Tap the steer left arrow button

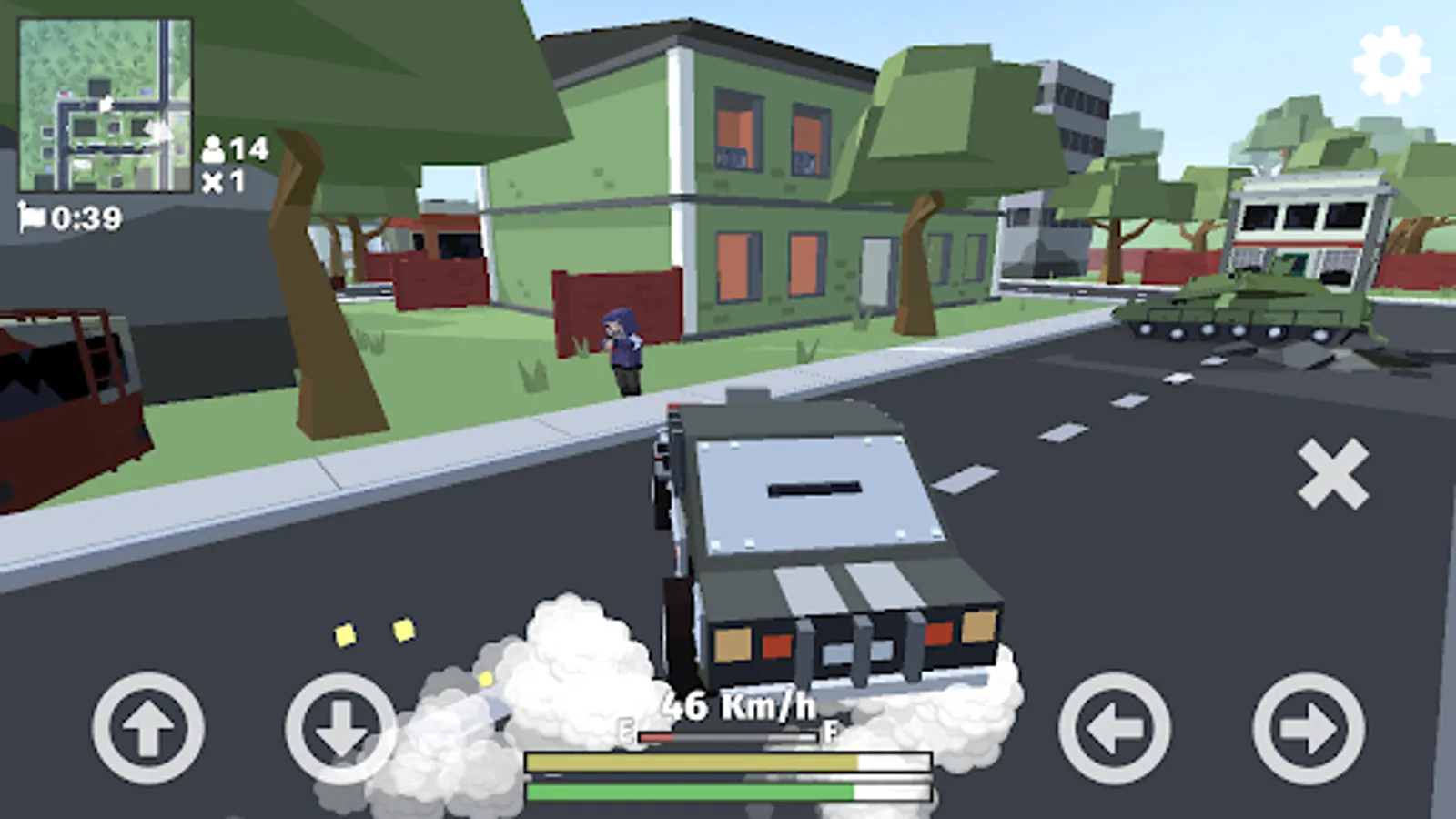[1115, 728]
